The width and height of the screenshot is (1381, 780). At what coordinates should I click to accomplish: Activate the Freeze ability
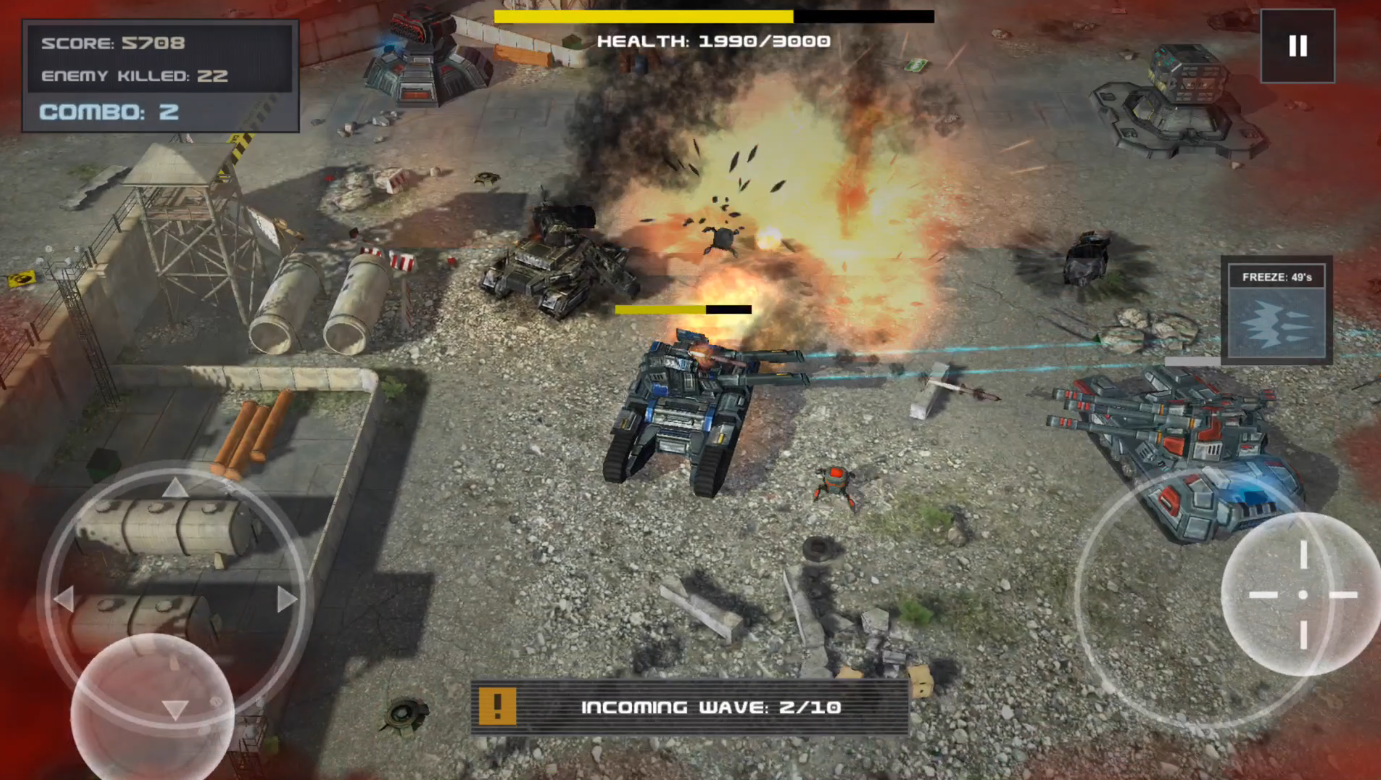click(x=1276, y=311)
